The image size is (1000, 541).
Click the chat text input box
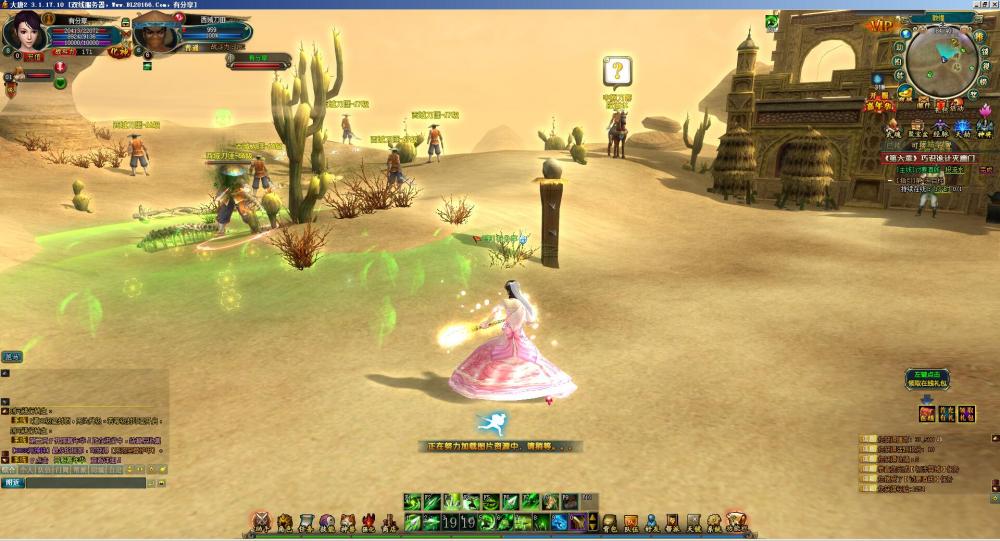point(90,483)
